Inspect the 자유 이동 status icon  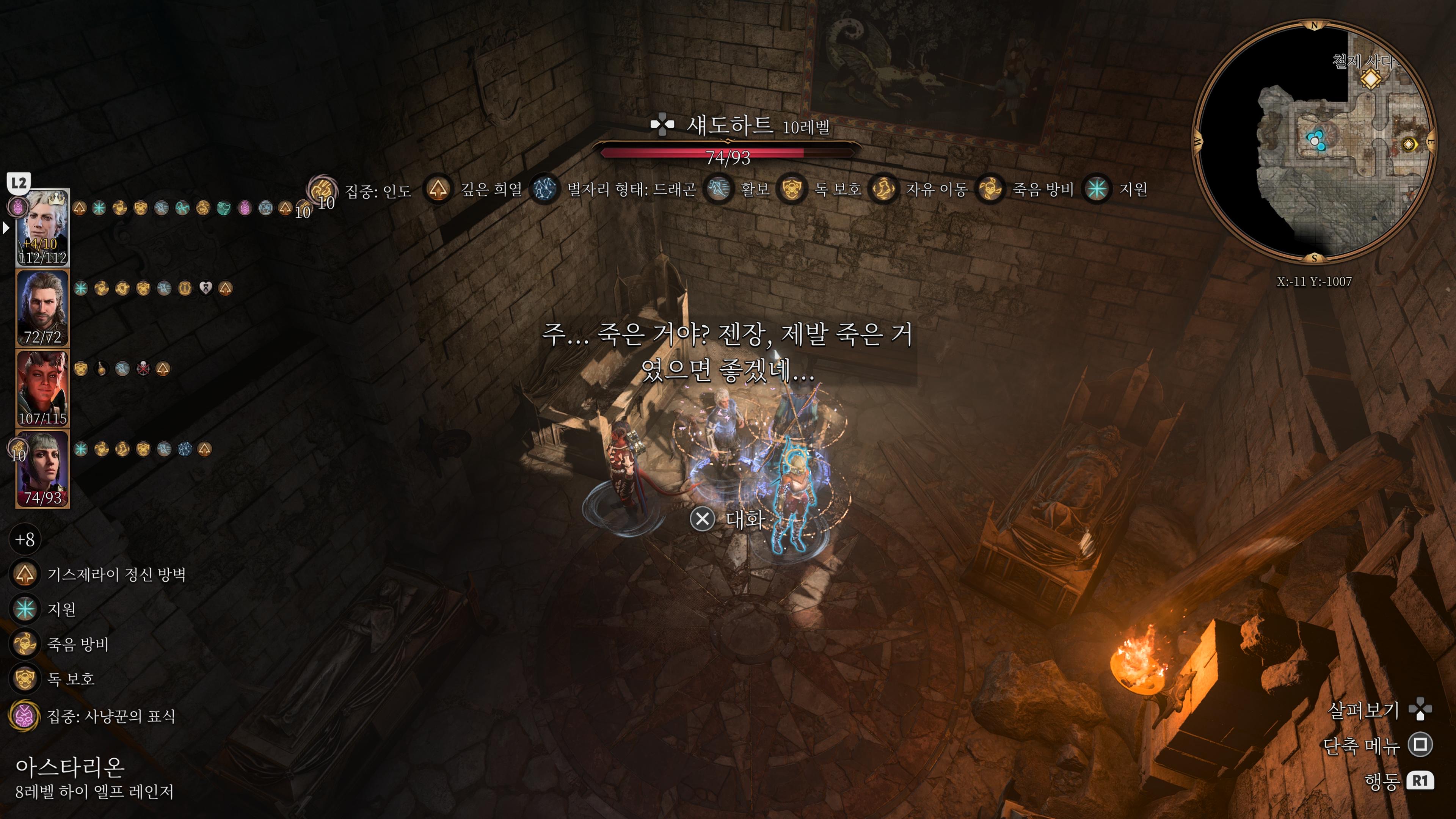(x=883, y=189)
